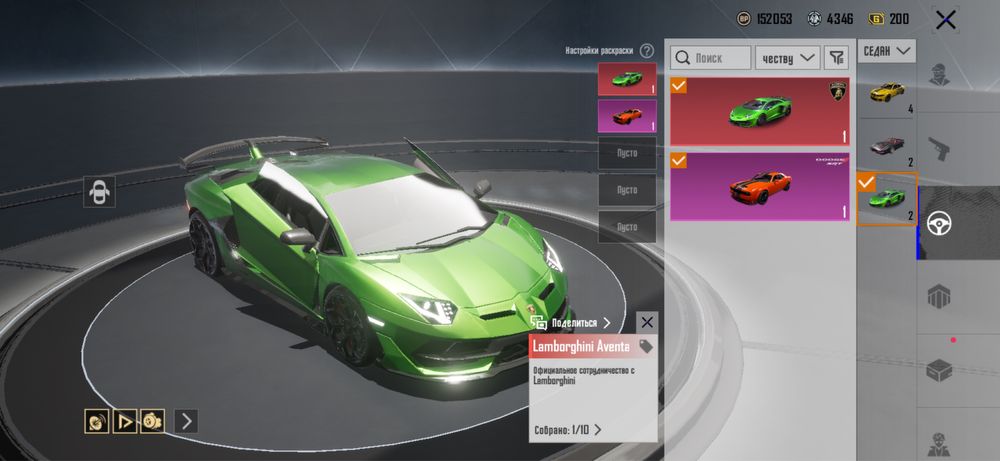Select the orange car paint preset slot
Viewport: 1000px width, 461px height.
pyautogui.click(x=627, y=116)
